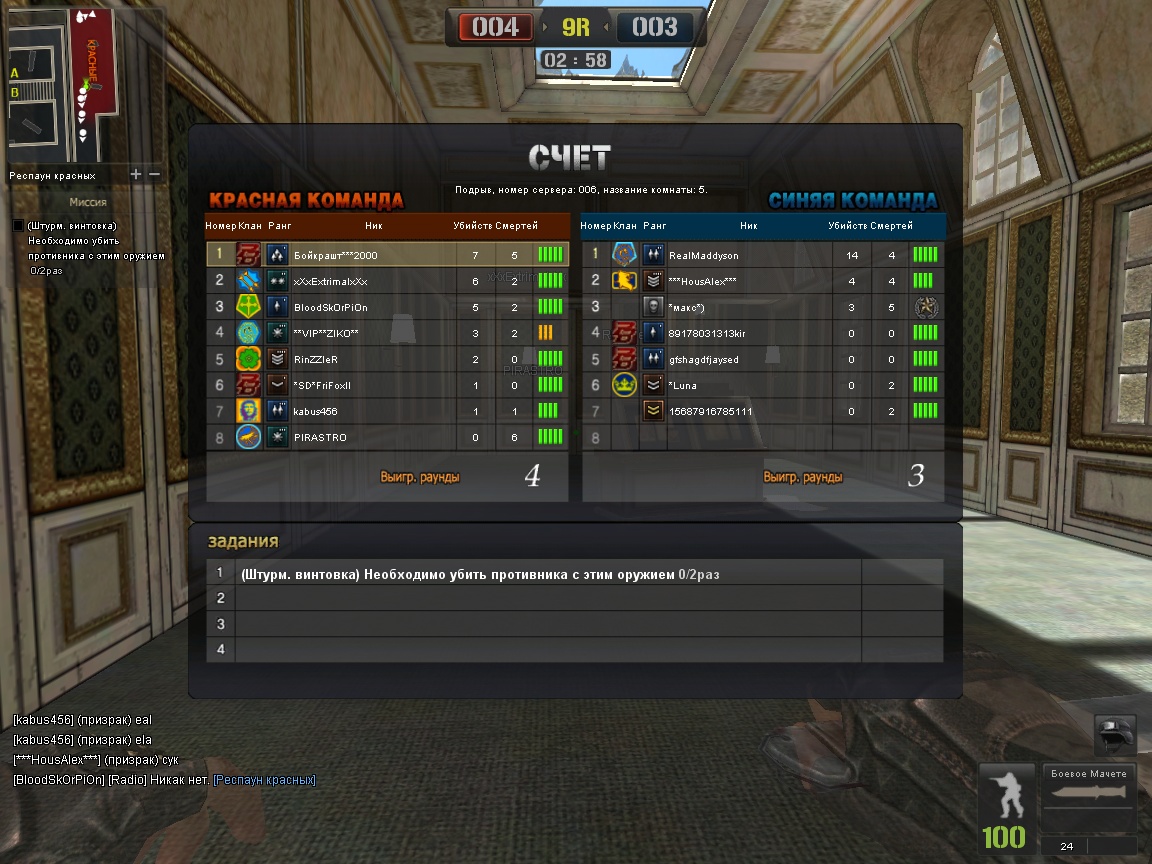Select kabus456 scoreboard entry

click(x=387, y=411)
